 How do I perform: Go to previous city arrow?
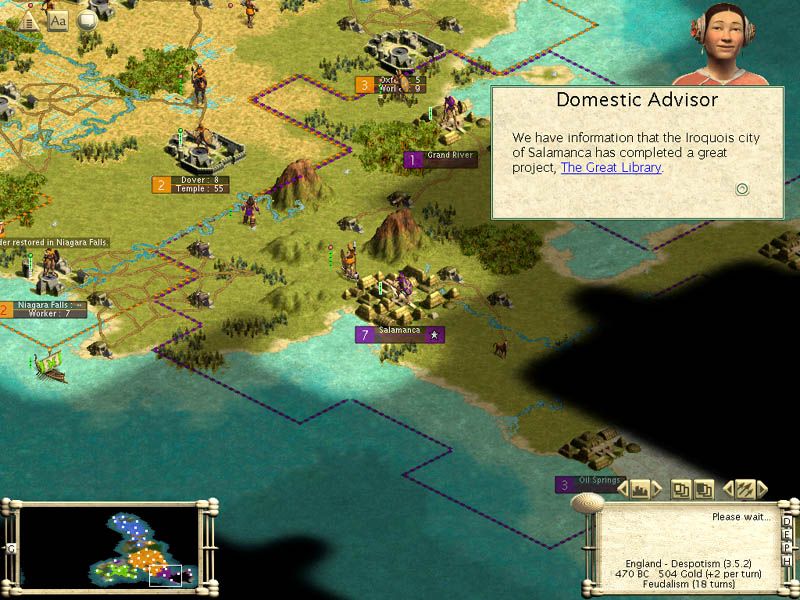coord(623,489)
